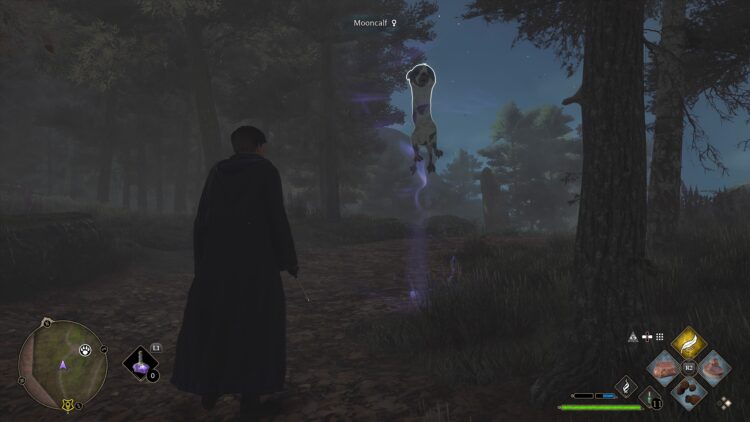Select the ancient magic flame icon
750x422 pixels.
(x=627, y=385)
